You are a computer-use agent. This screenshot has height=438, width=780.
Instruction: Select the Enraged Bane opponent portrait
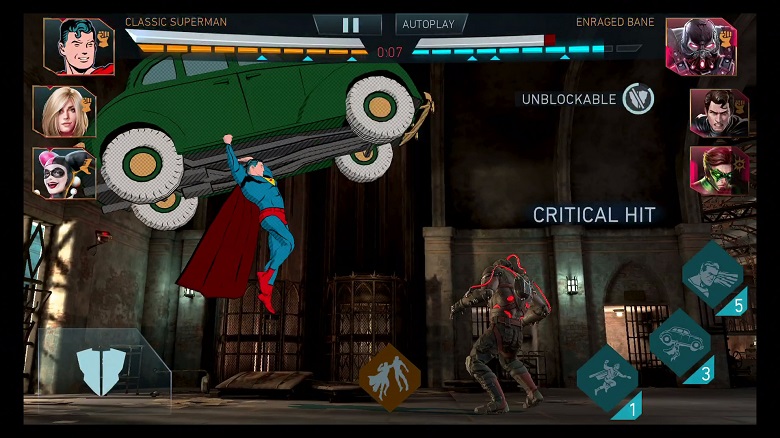click(x=701, y=46)
